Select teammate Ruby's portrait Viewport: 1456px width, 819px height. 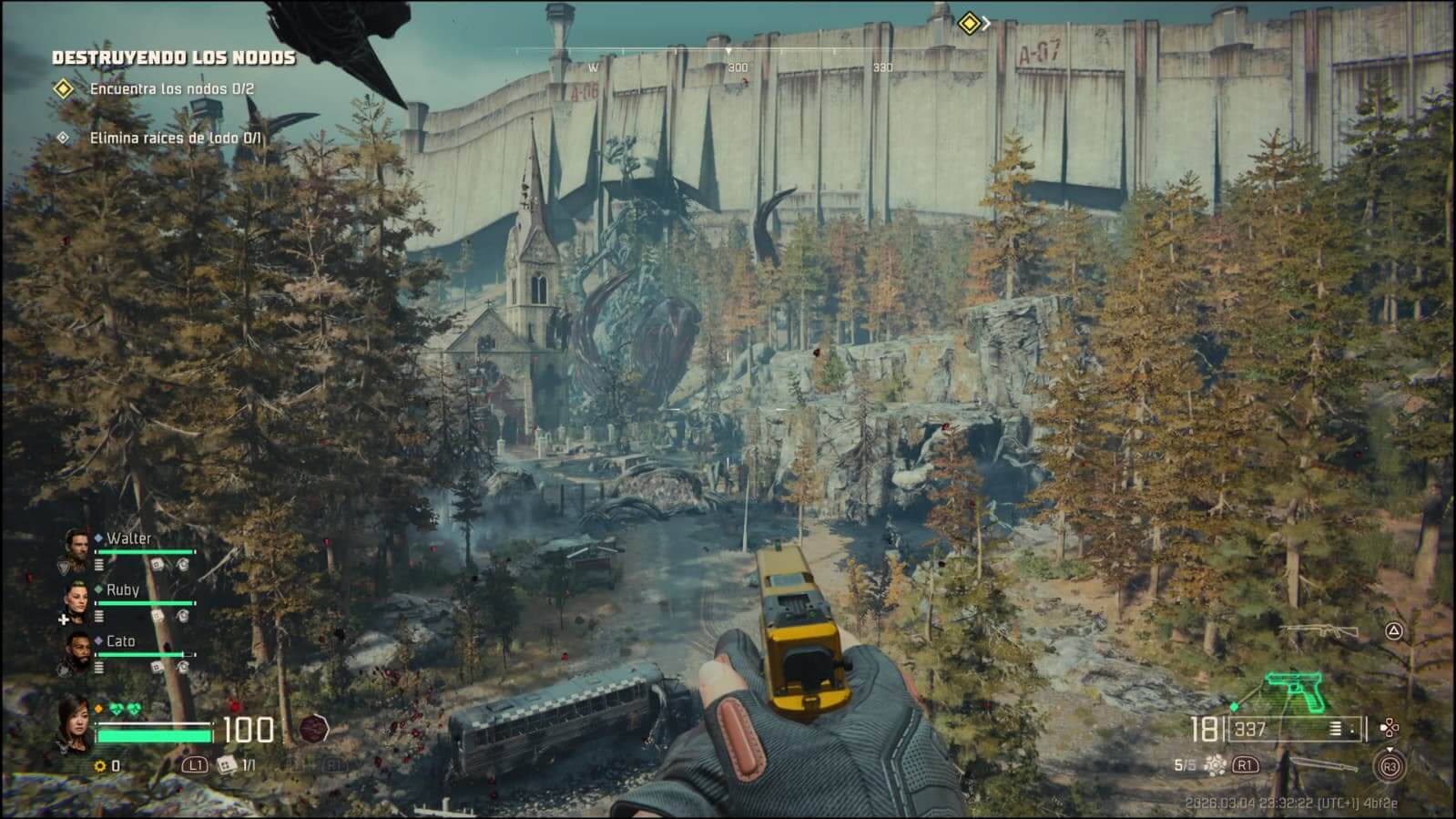pyautogui.click(x=77, y=599)
